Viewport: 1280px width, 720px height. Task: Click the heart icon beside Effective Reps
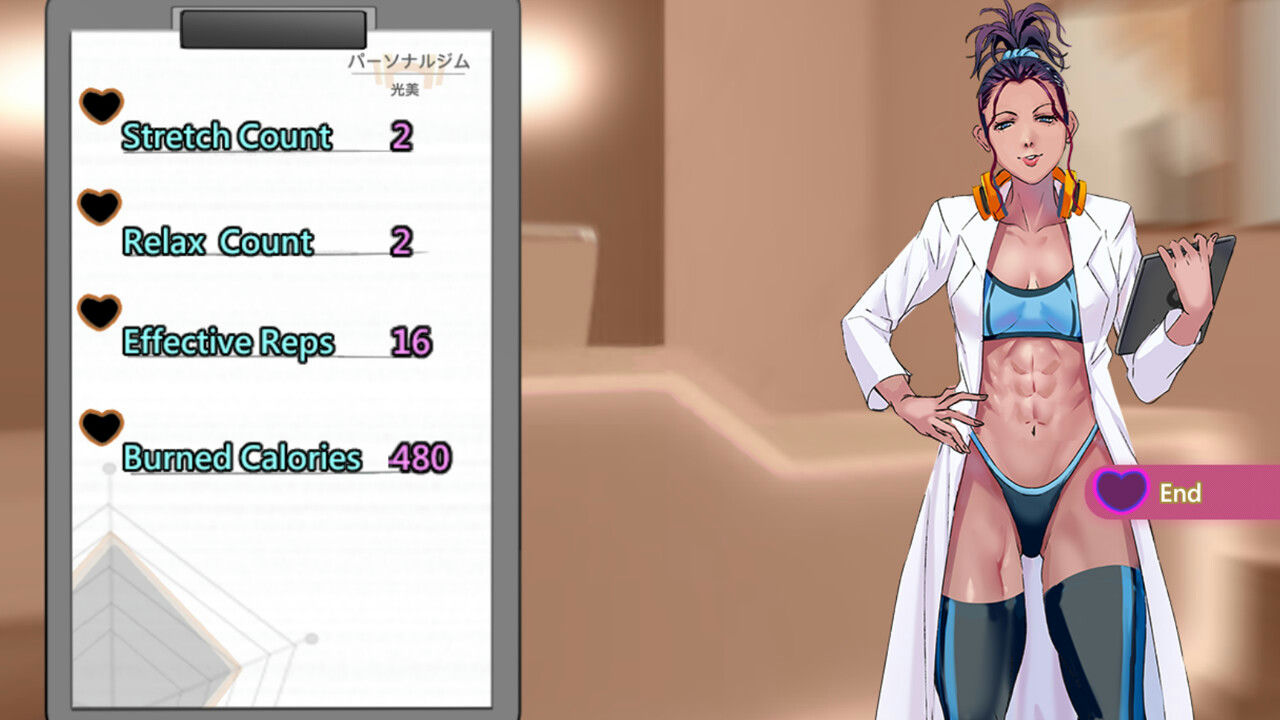pos(99,311)
